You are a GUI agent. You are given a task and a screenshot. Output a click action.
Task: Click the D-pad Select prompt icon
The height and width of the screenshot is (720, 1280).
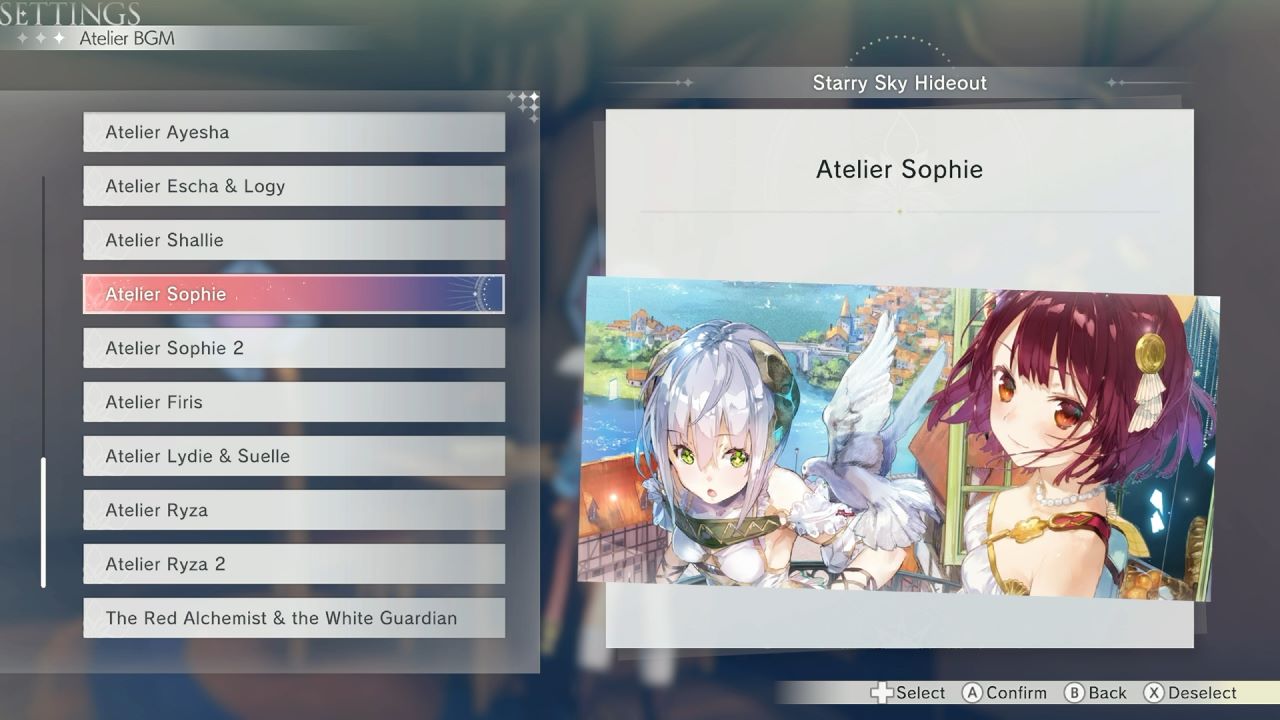[881, 692]
